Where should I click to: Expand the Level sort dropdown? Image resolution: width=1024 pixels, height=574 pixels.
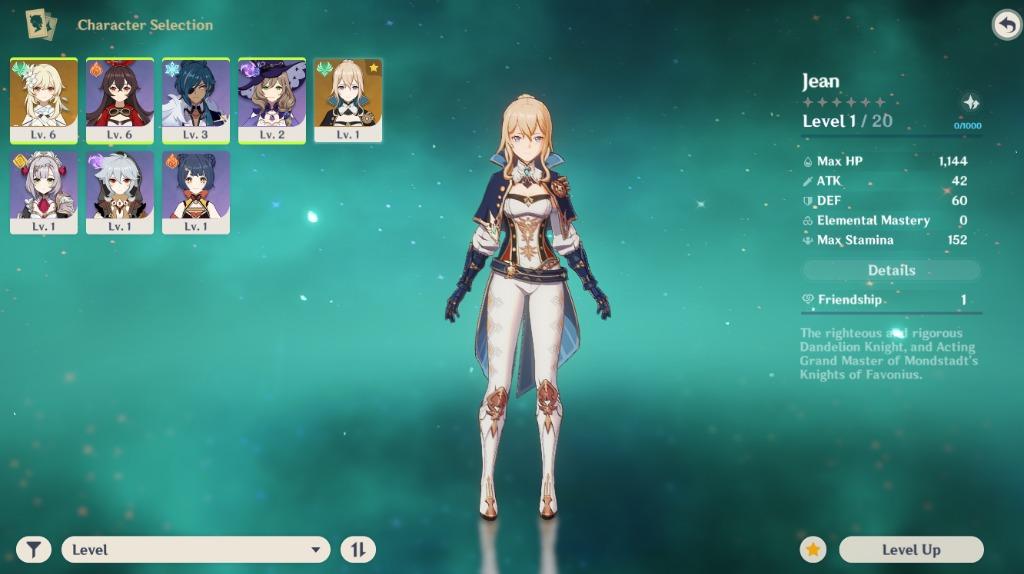point(195,549)
